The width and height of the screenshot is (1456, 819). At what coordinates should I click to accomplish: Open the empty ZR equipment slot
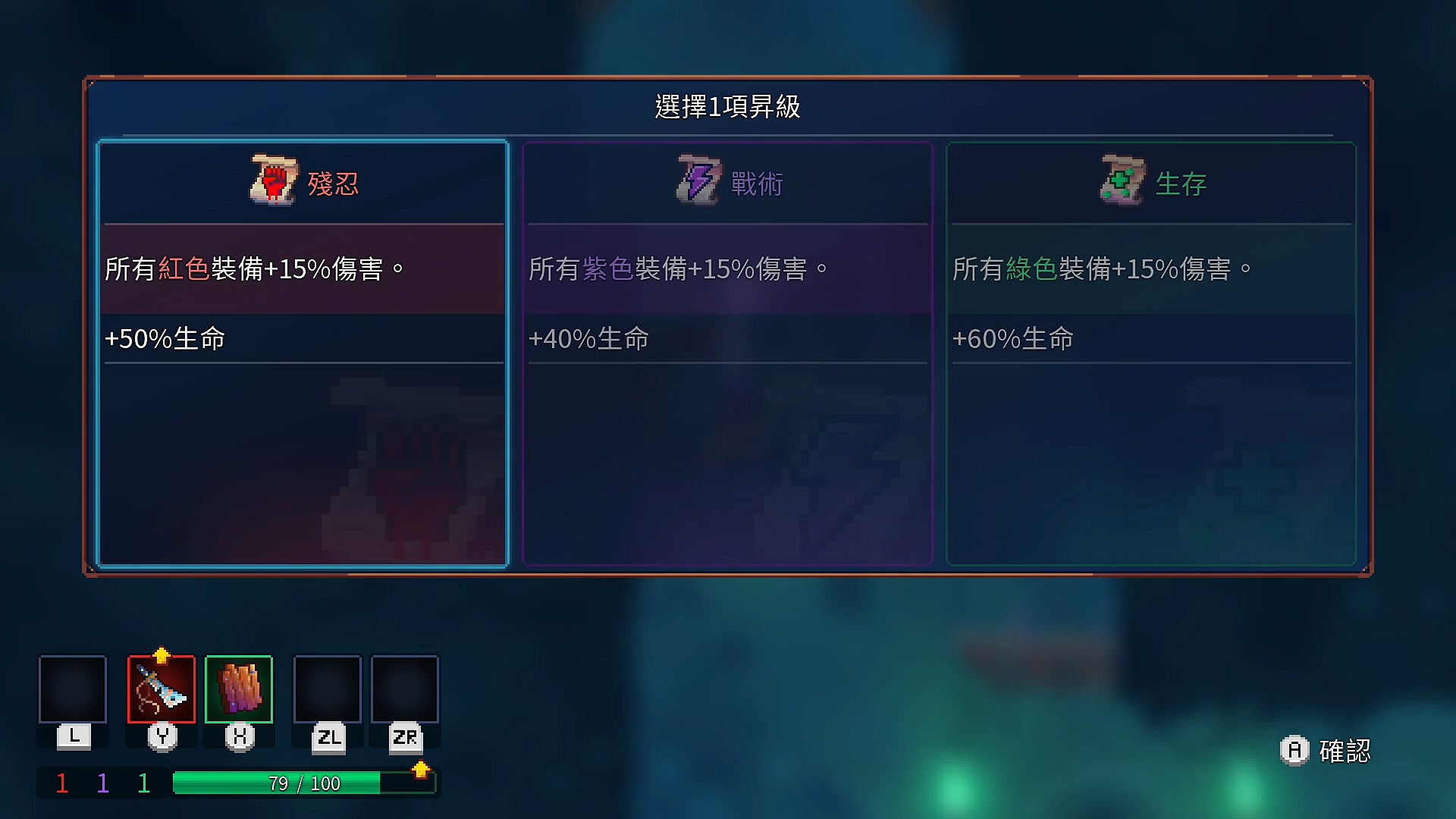404,690
